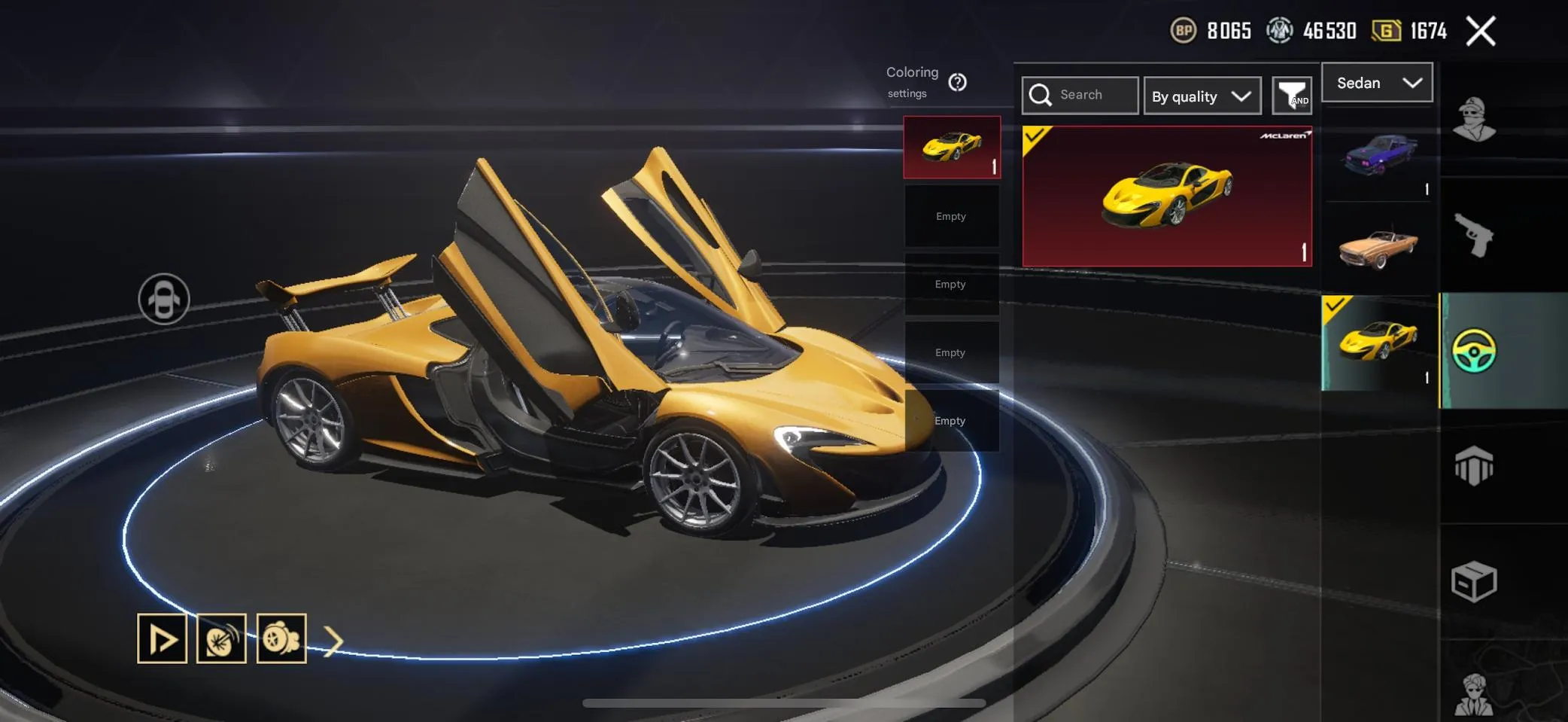Viewport: 1568px width, 722px height.
Task: Click the rotate vehicle view icon
Action: [x=163, y=299]
